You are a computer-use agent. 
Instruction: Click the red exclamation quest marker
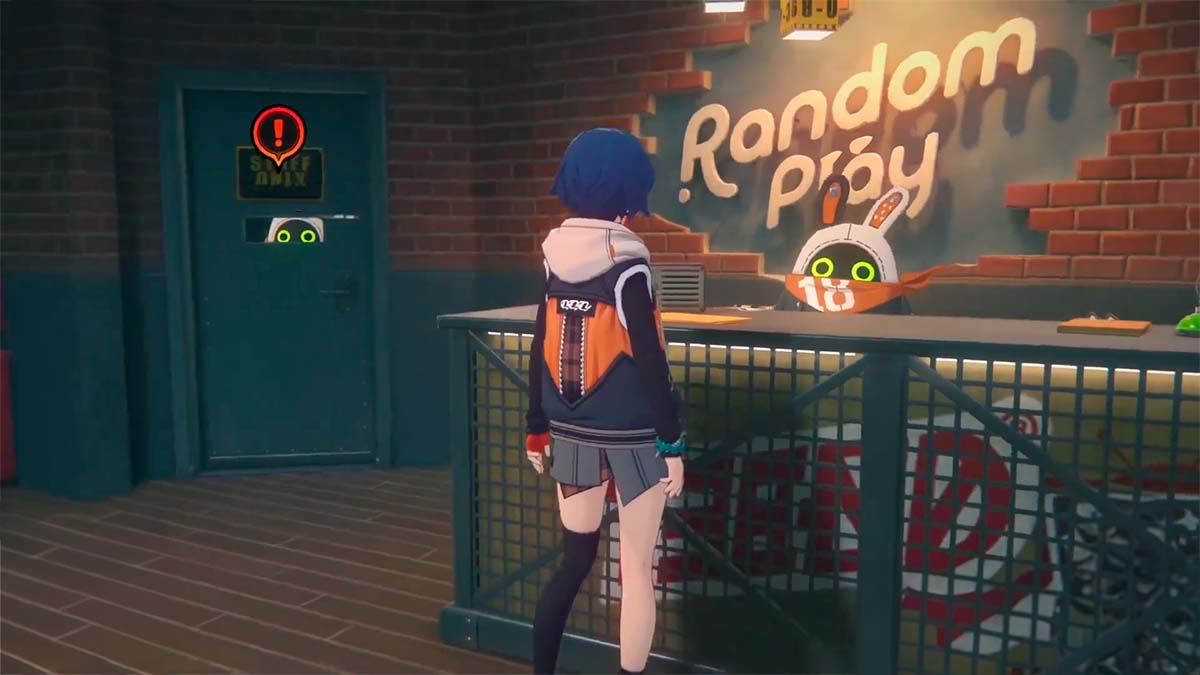278,132
